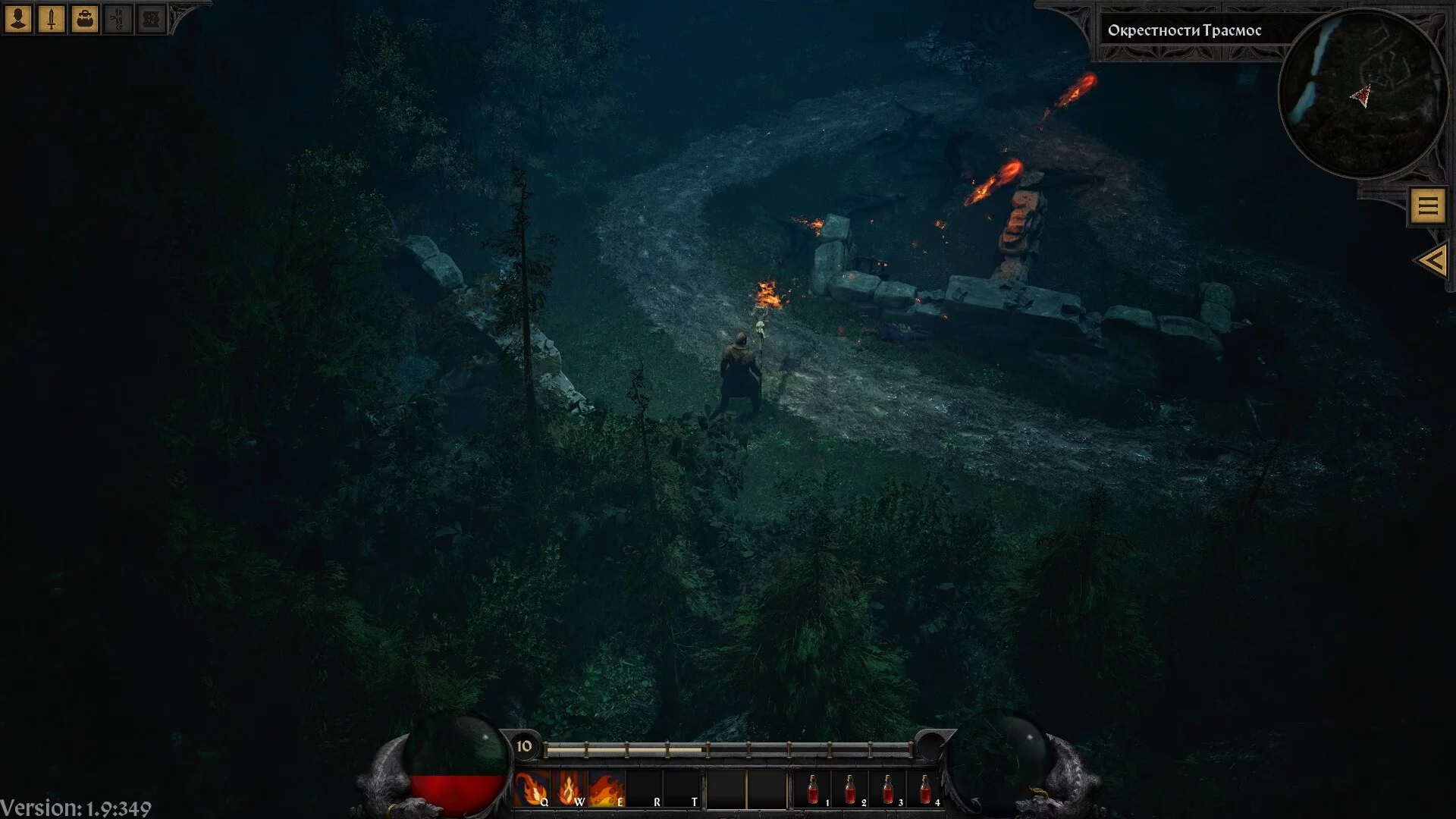Screen dimensions: 1456x819
Task: Click the greyed-out map parchment icon
Action: tap(151, 19)
